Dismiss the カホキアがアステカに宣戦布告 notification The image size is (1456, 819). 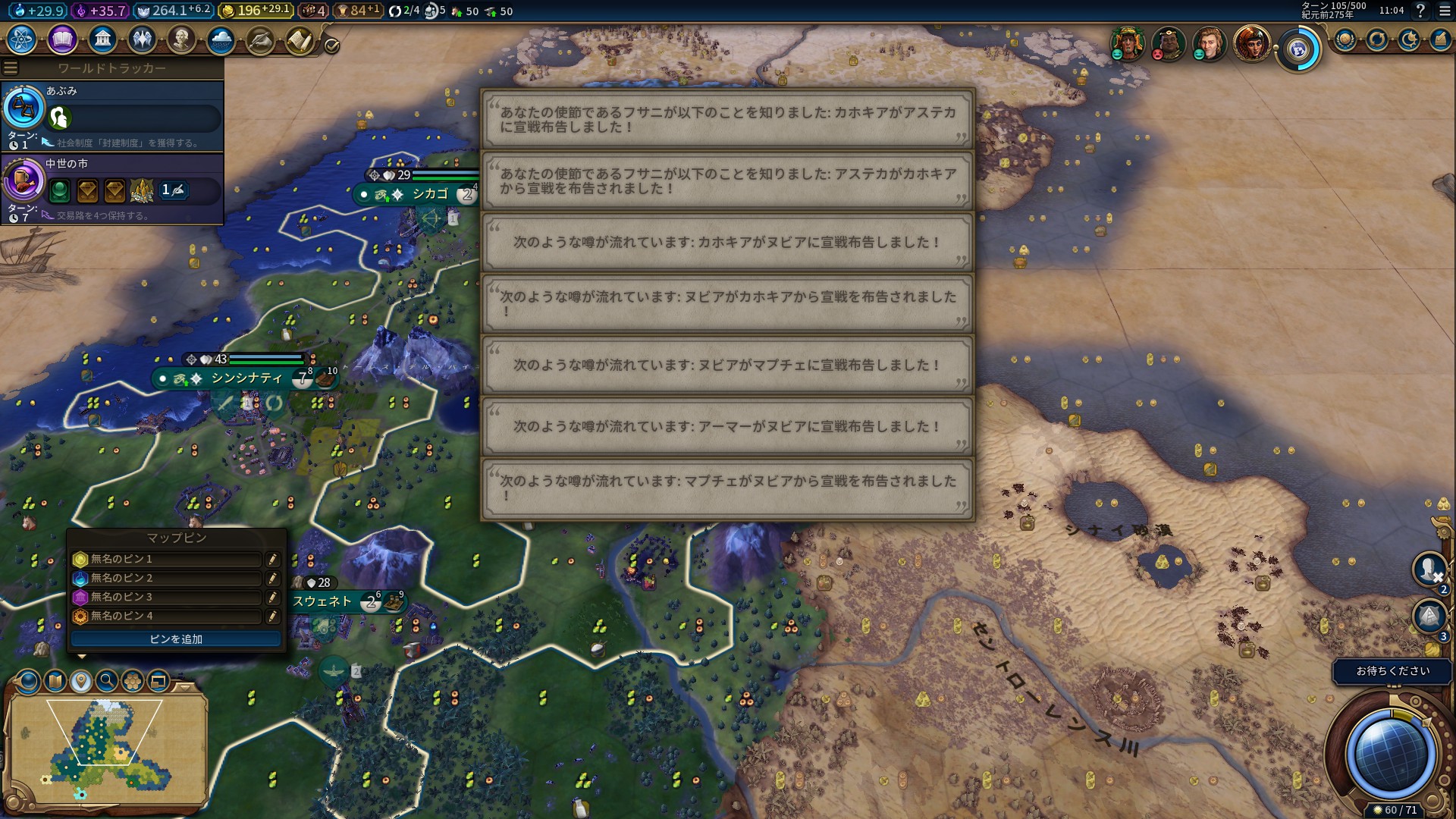pyautogui.click(x=727, y=120)
